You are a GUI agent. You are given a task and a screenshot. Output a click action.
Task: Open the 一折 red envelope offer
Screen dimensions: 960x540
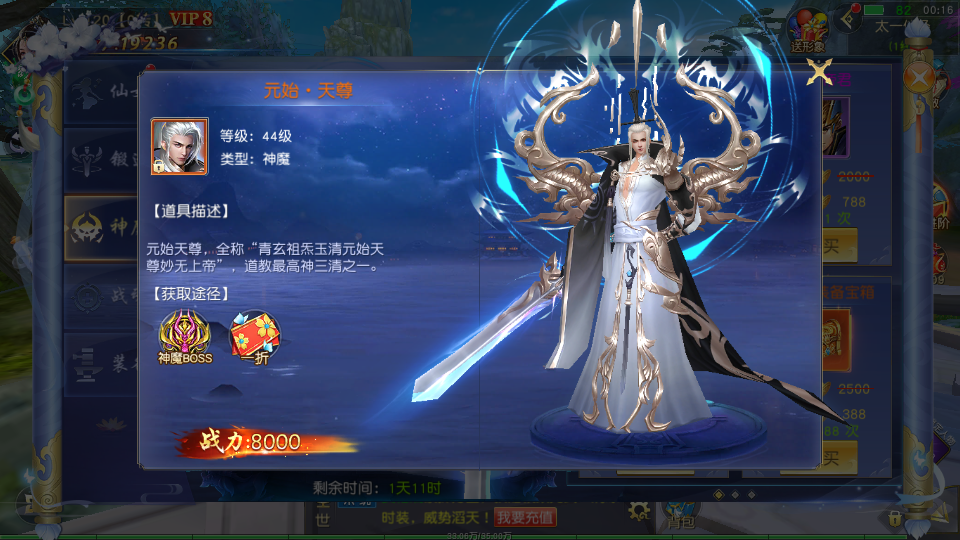pyautogui.click(x=255, y=336)
